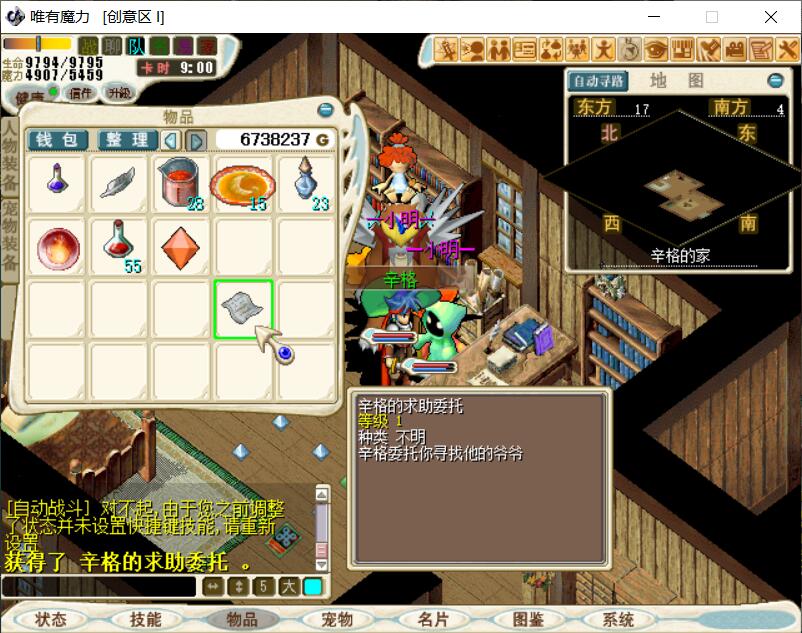Switch to the 宠物装备 pet equipment tab
The width and height of the screenshot is (802, 633).
point(9,236)
